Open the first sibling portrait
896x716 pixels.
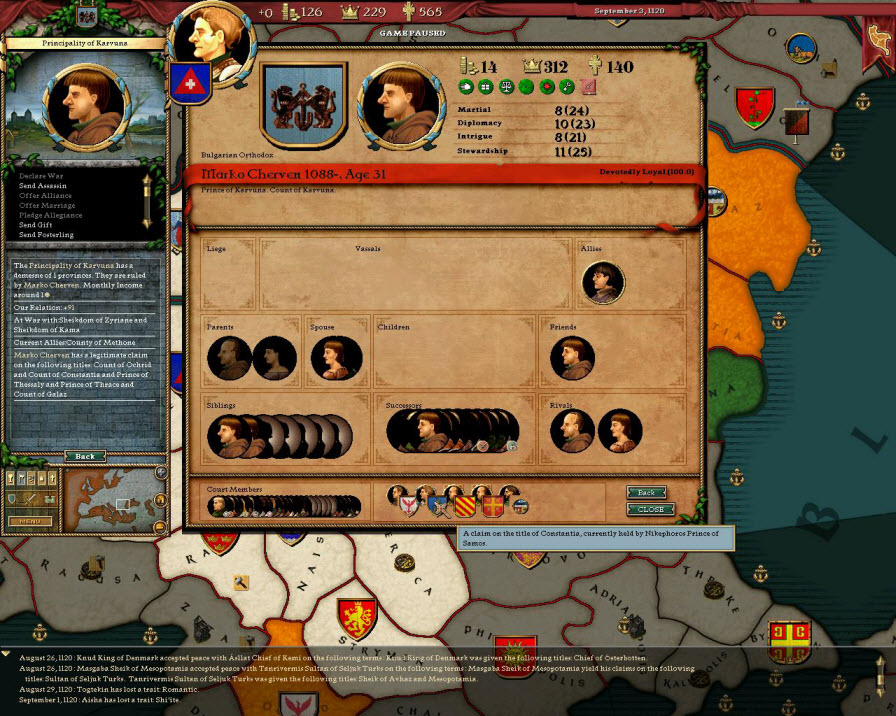(229, 437)
